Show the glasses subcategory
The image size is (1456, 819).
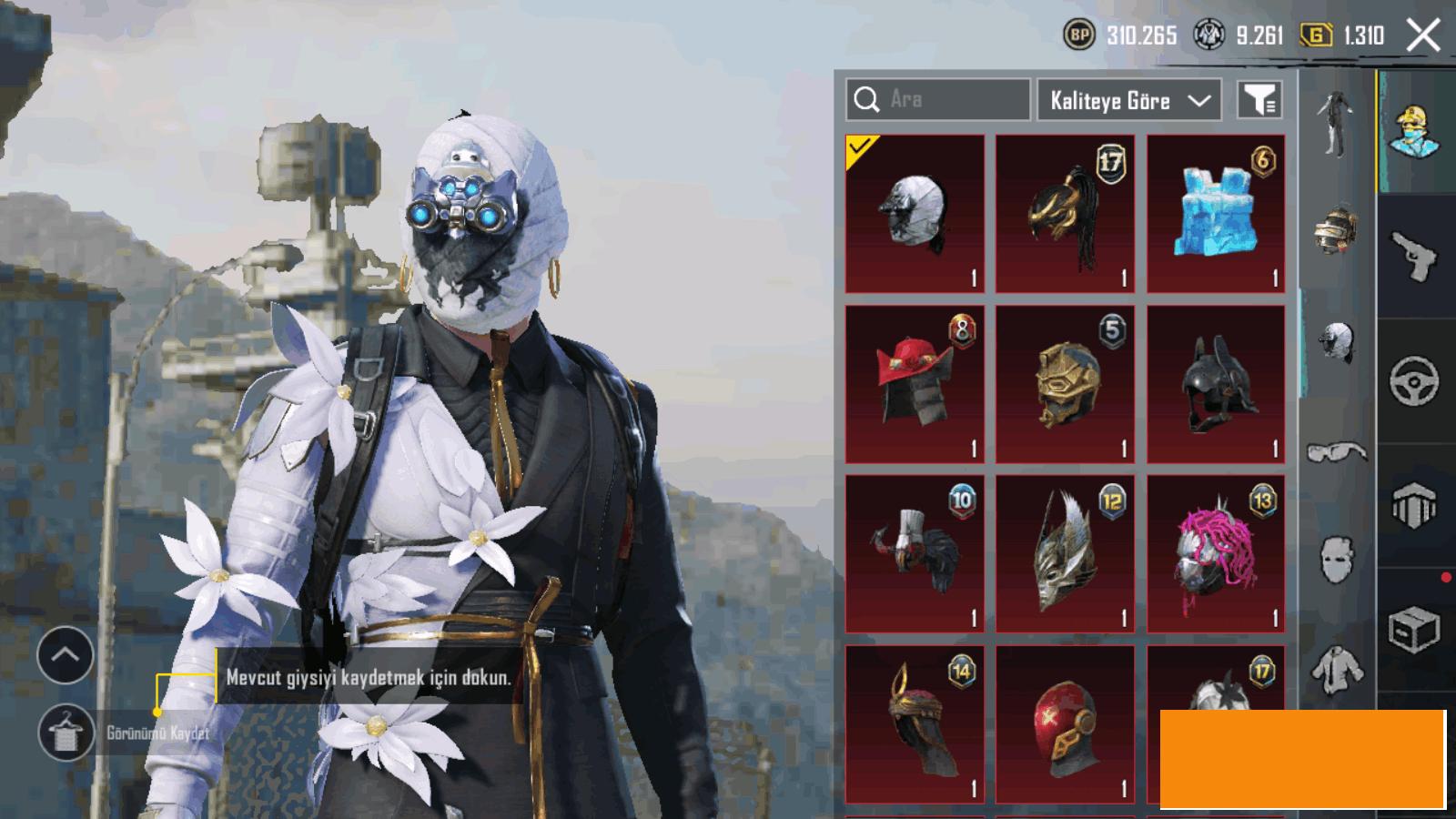[x=1337, y=452]
